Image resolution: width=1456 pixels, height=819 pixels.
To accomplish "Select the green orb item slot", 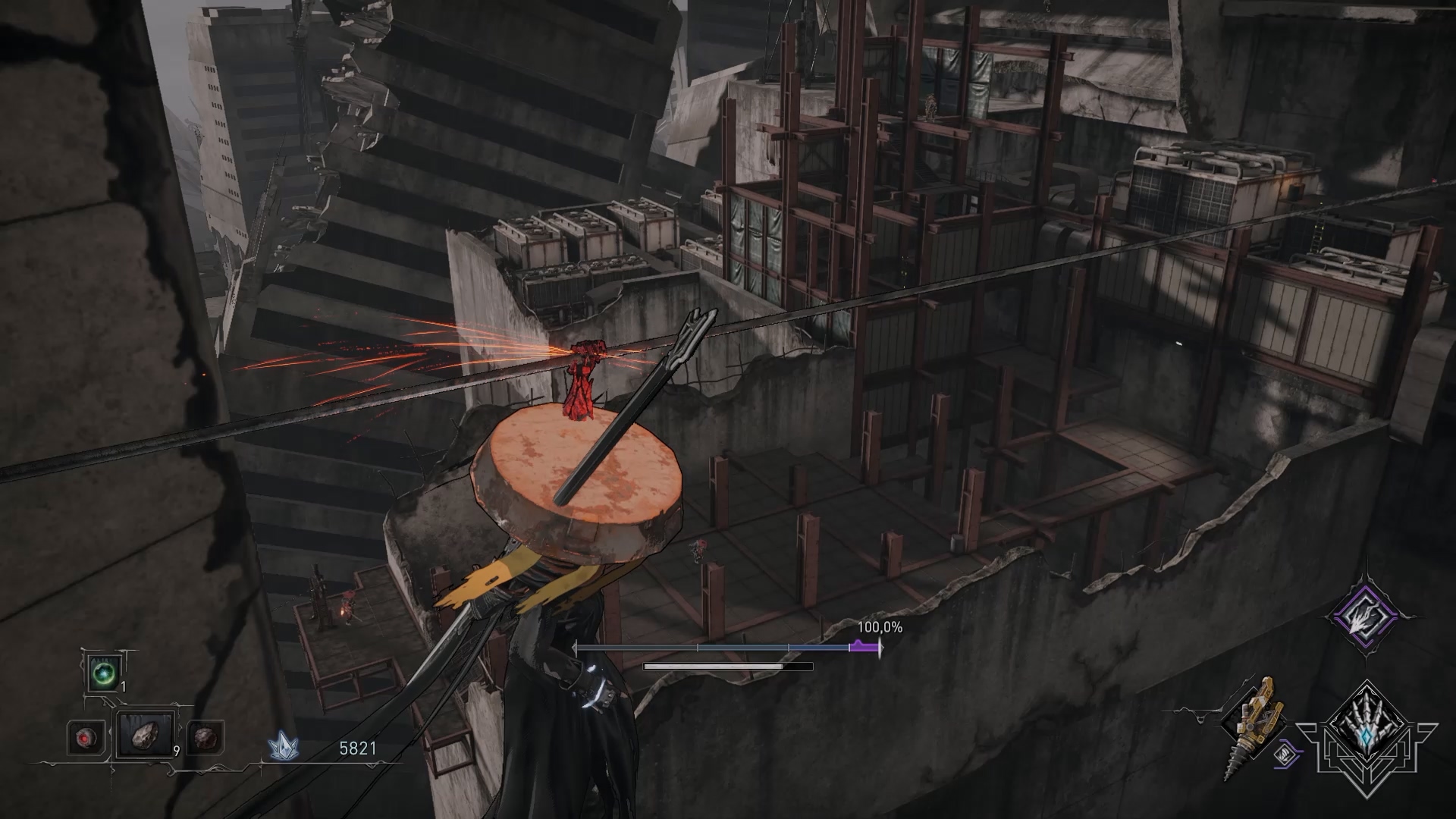I will [x=102, y=673].
